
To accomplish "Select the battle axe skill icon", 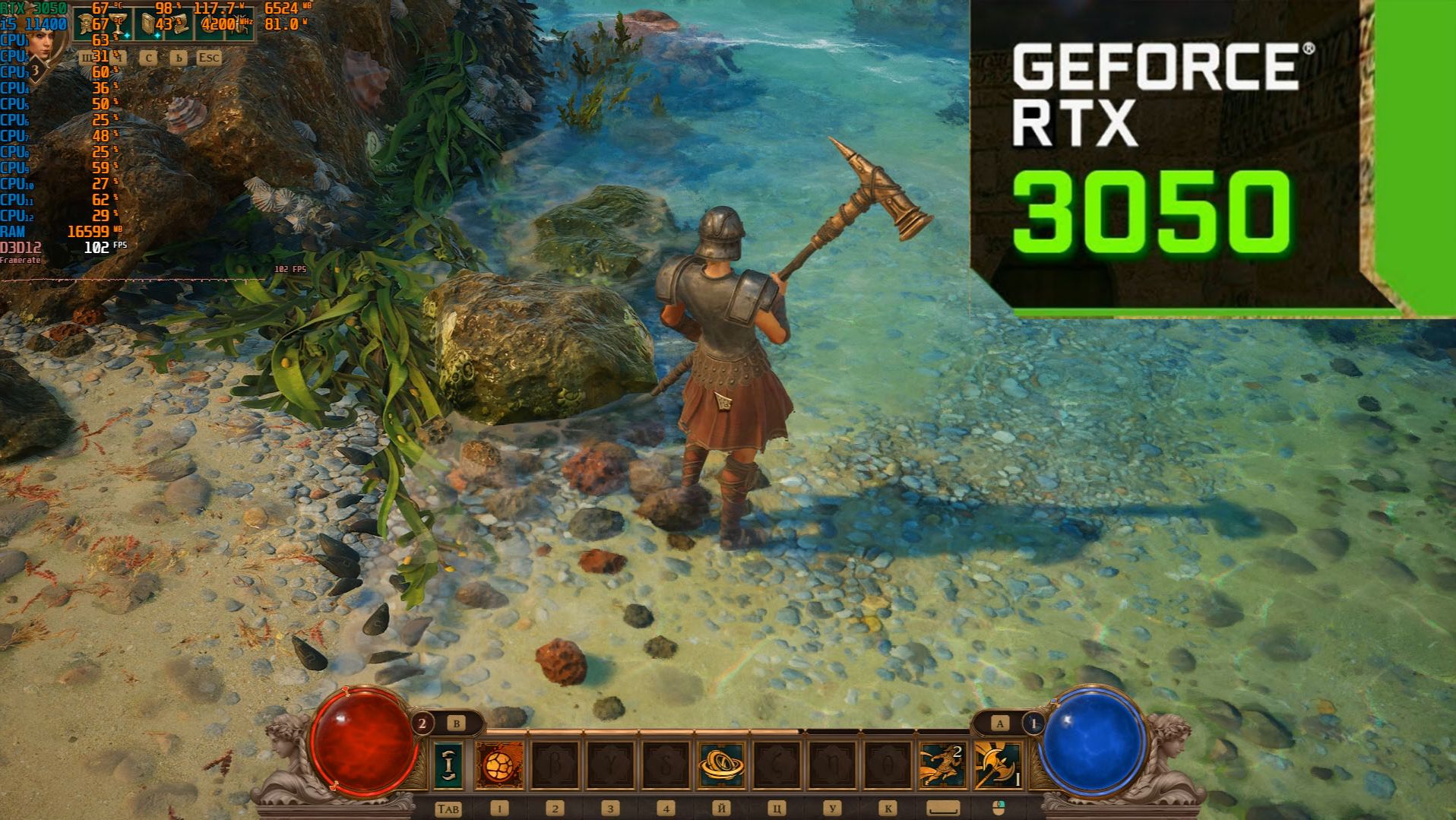I will tap(997, 764).
